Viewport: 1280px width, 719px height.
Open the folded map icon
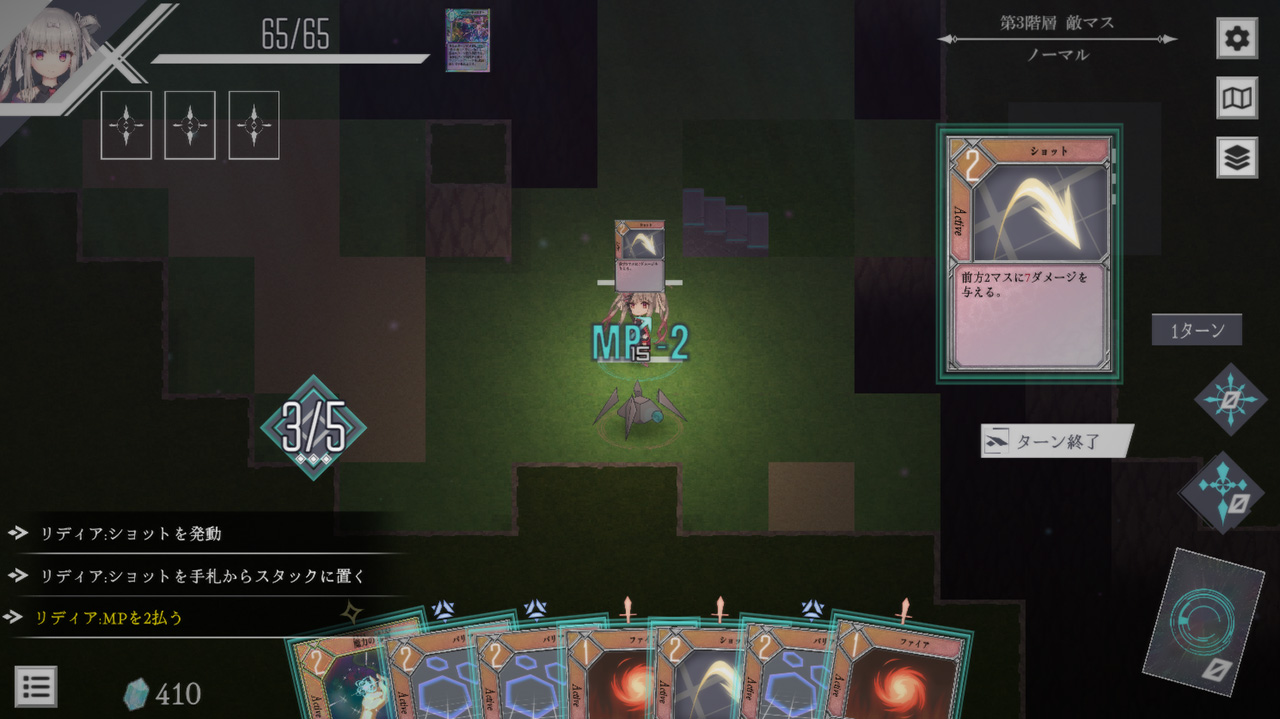click(x=1237, y=98)
